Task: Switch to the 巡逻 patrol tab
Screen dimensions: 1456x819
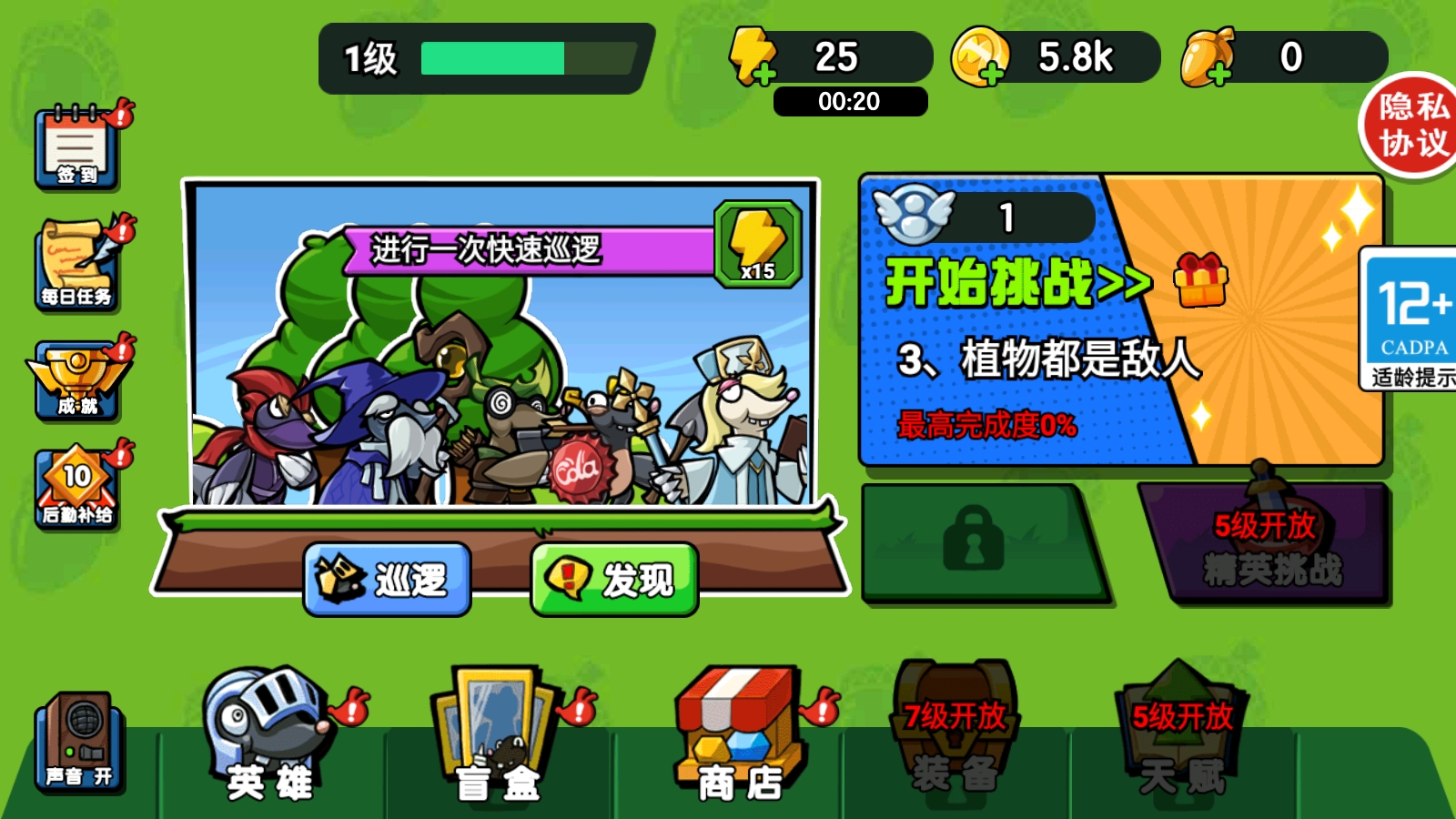Action: tap(387, 576)
